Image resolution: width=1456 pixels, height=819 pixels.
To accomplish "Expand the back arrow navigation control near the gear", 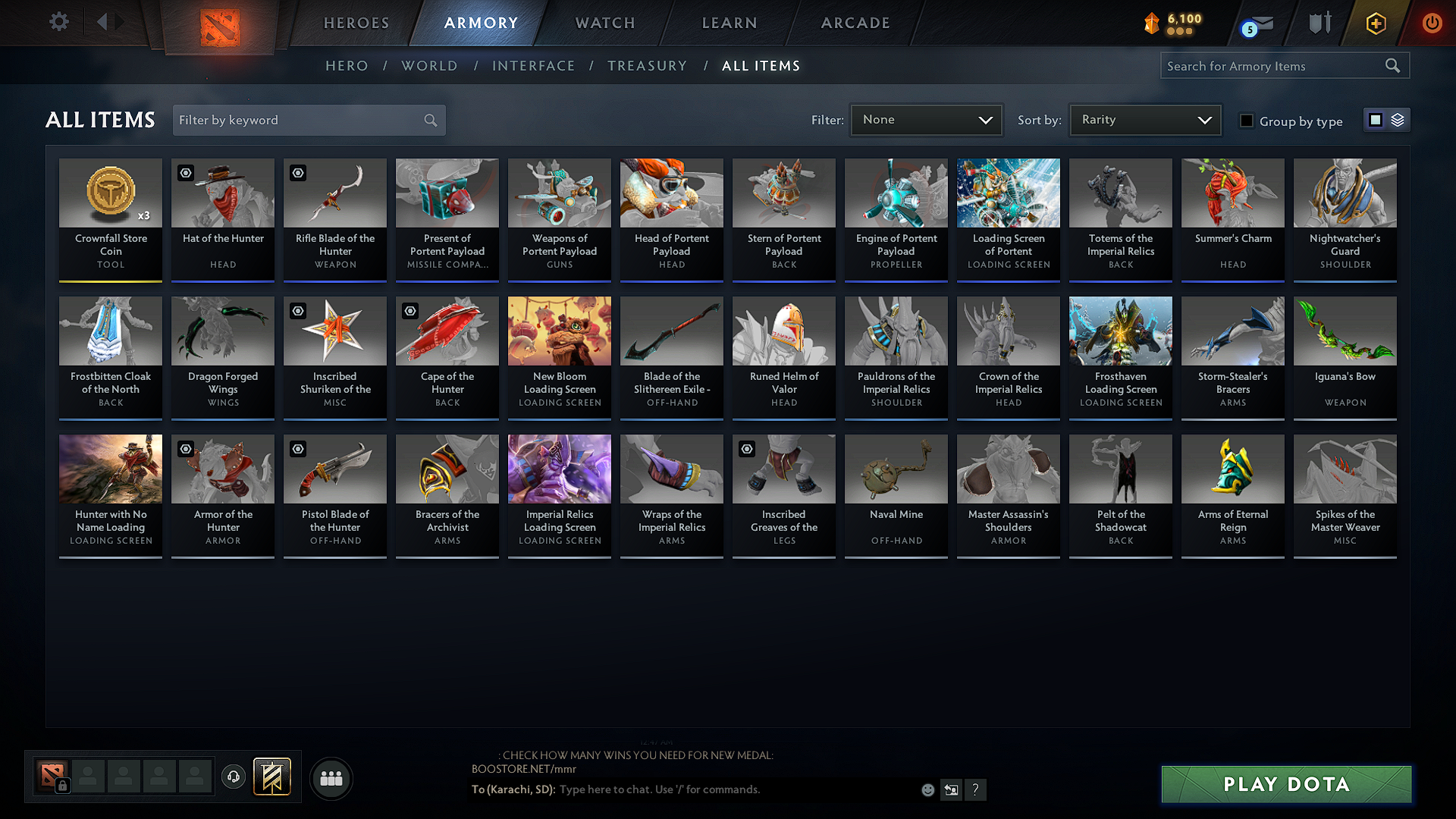I will (101, 22).
